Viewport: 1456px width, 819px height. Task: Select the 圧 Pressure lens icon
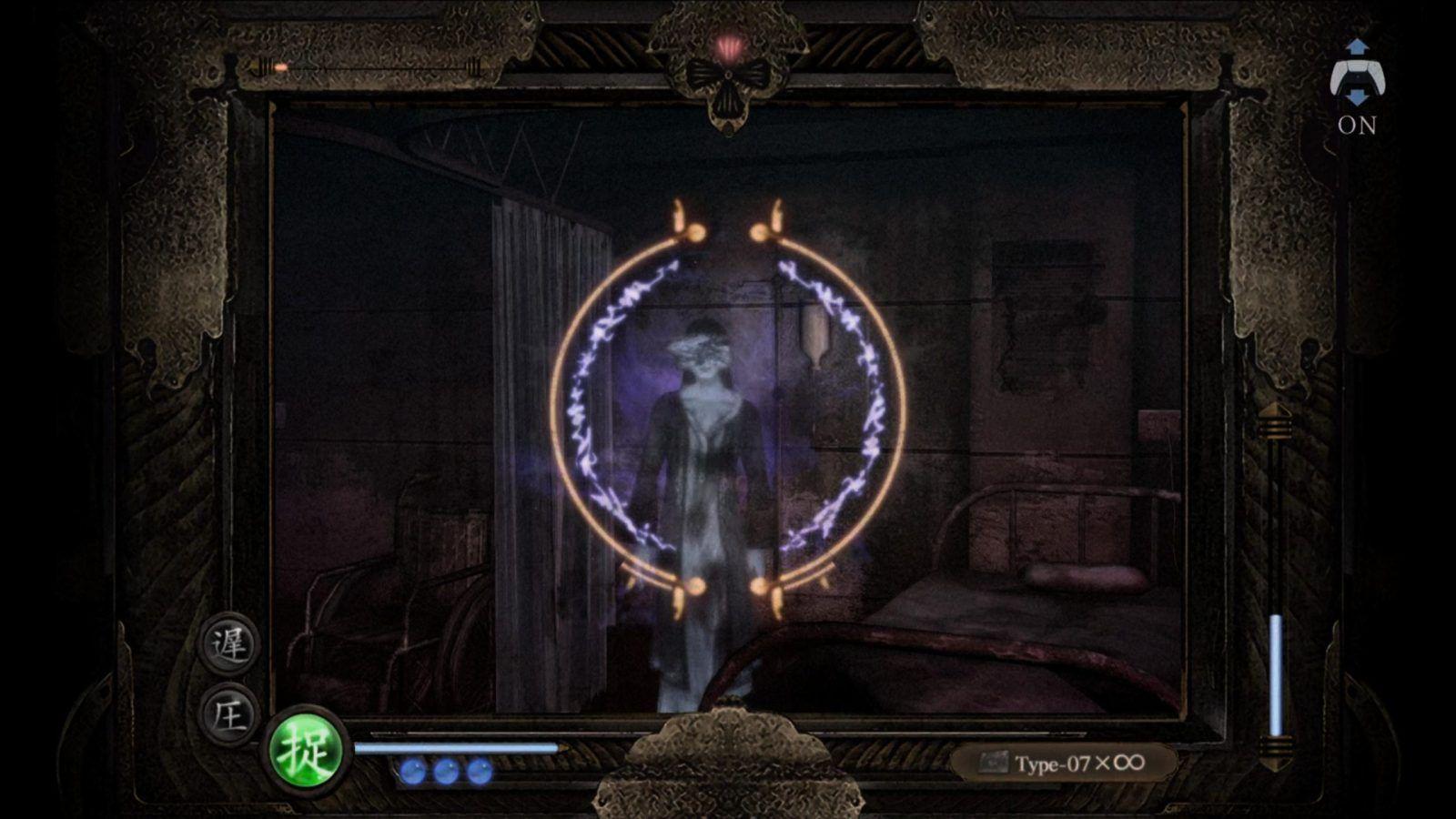230,715
